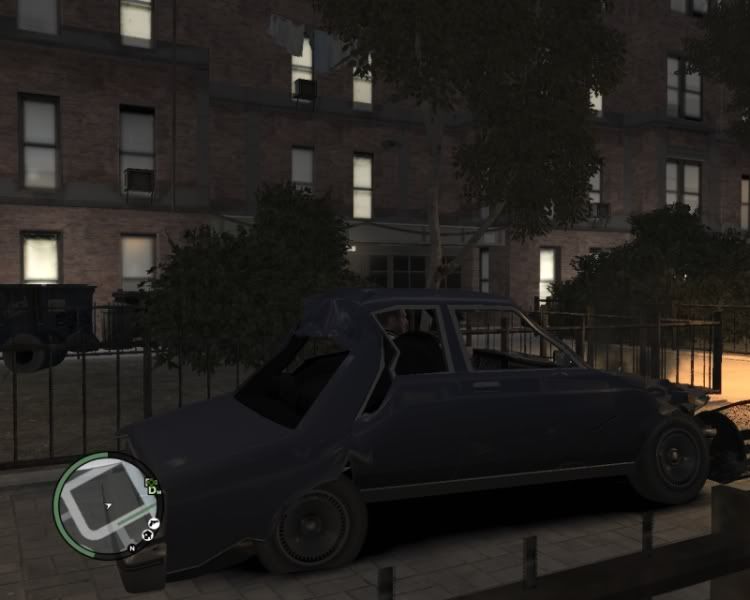Select the safehouse blip on radar
The width and height of the screenshot is (750, 600).
click(x=147, y=536)
